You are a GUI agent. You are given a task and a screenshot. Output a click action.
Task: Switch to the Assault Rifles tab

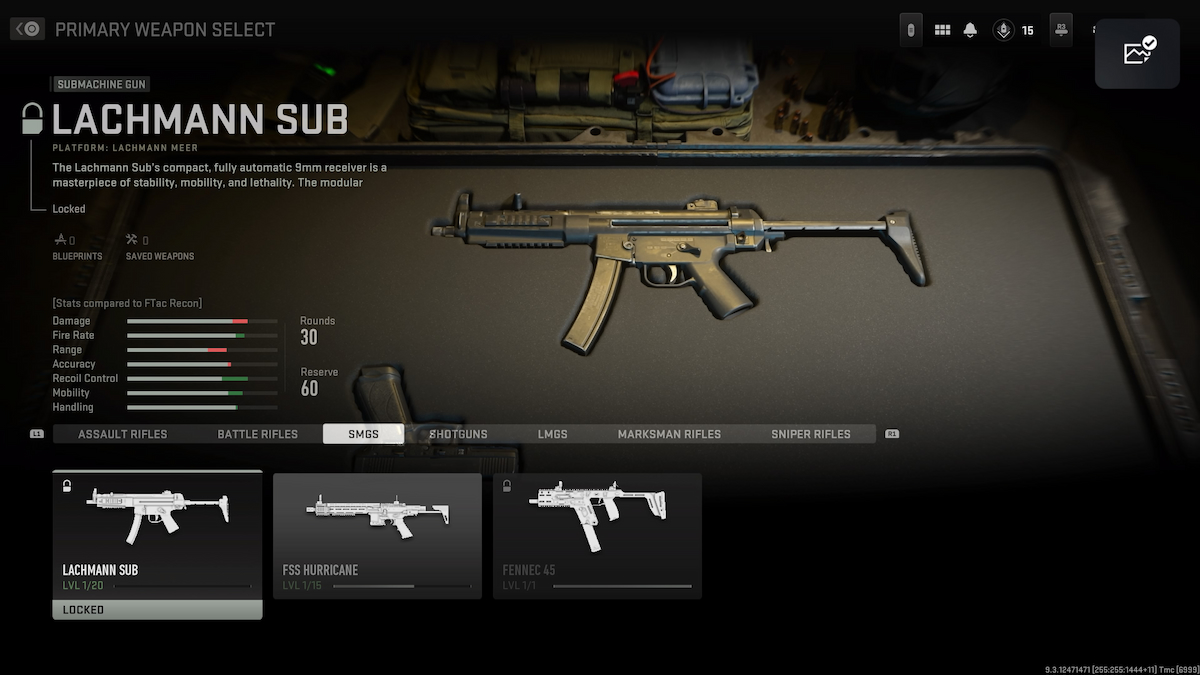122,434
